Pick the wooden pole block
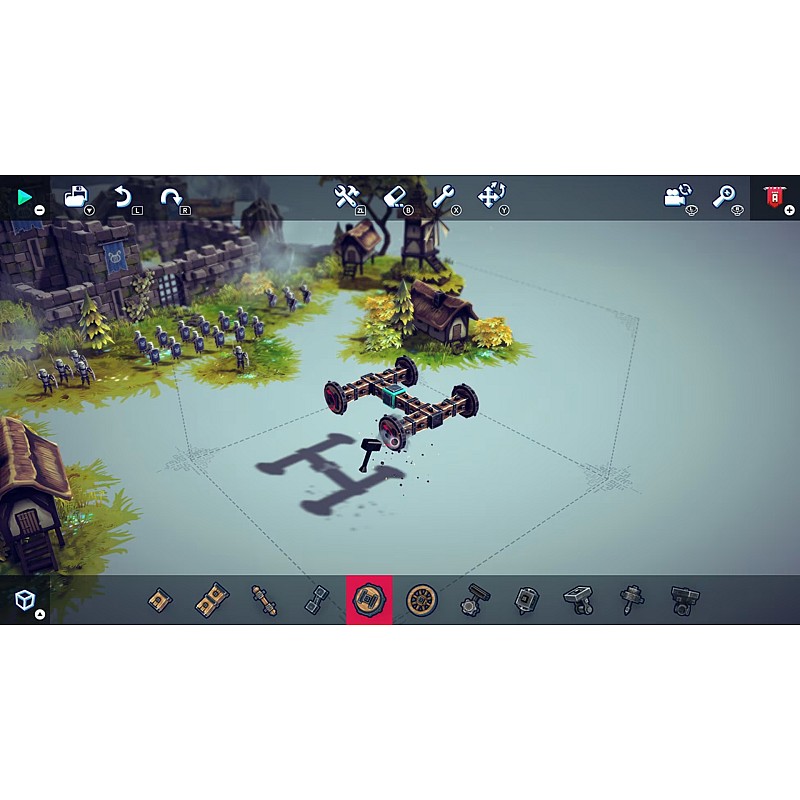 pyautogui.click(x=264, y=600)
